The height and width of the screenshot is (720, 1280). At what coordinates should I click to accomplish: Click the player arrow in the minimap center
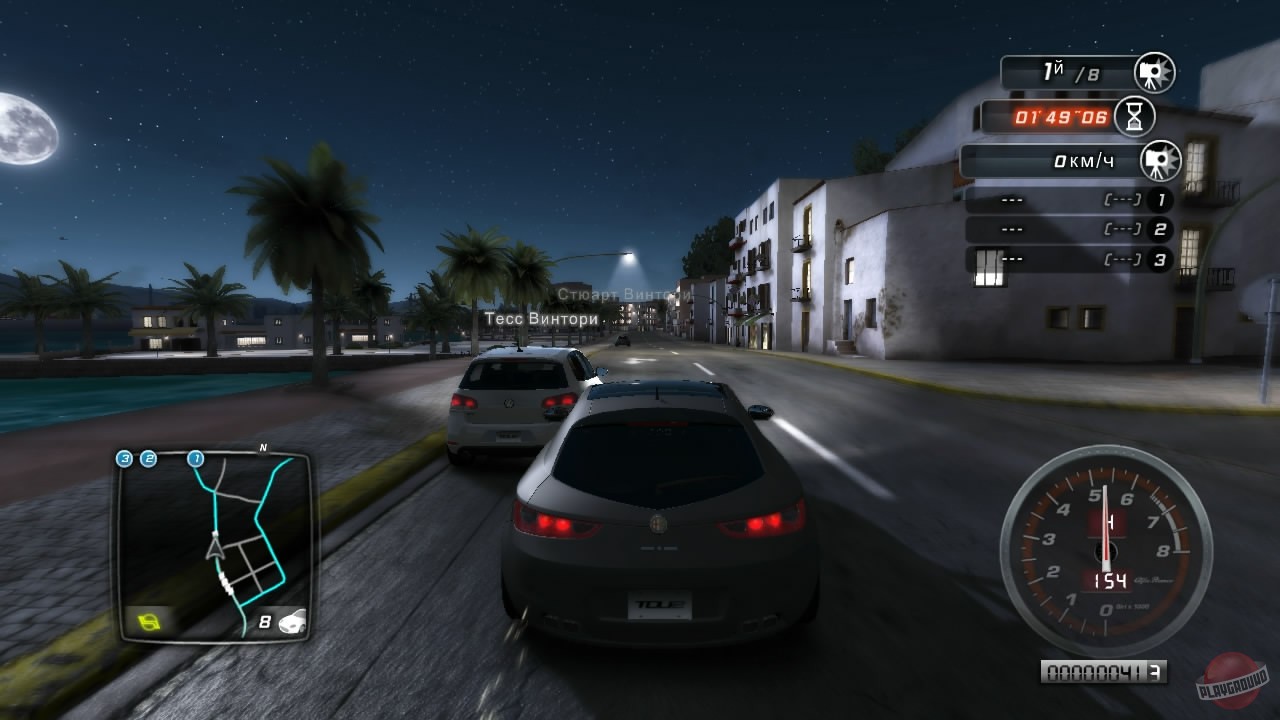[215, 550]
